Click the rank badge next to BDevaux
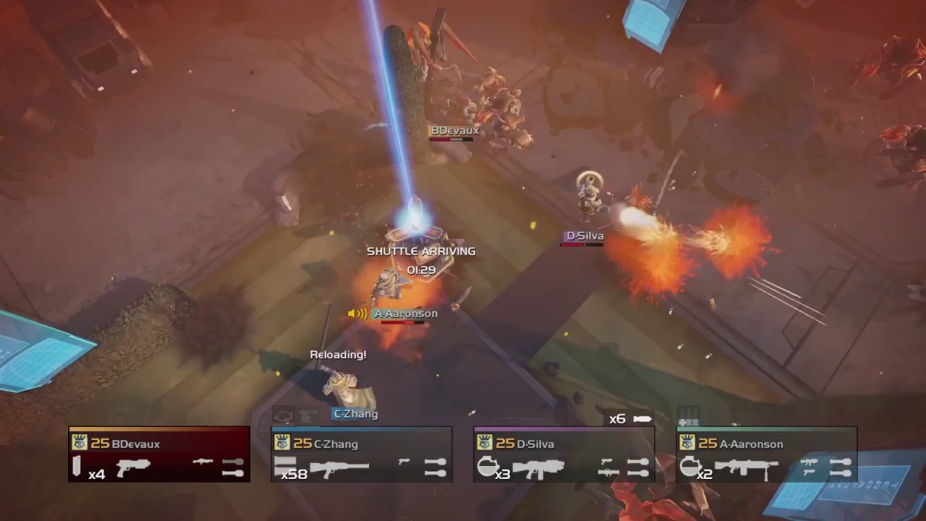Image resolution: width=926 pixels, height=521 pixels. (79, 443)
